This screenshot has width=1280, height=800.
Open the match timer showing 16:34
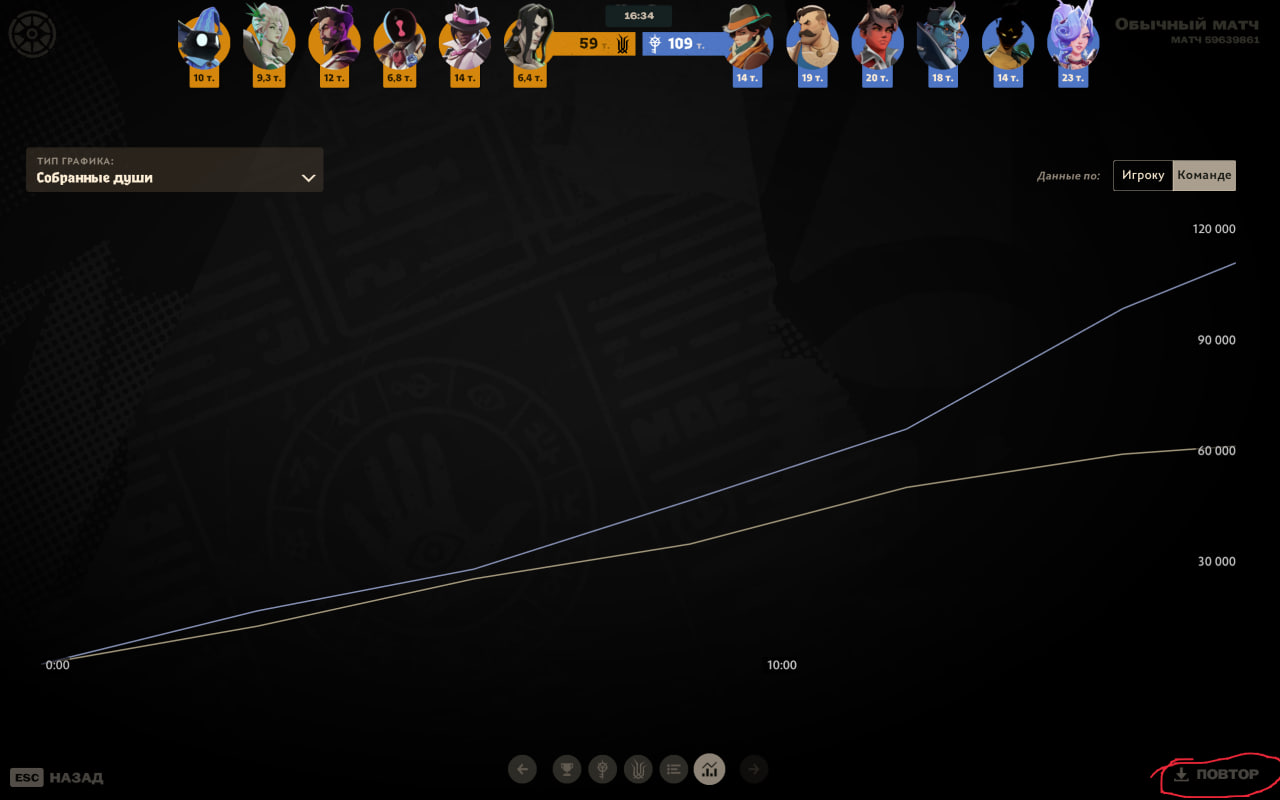[x=639, y=15]
